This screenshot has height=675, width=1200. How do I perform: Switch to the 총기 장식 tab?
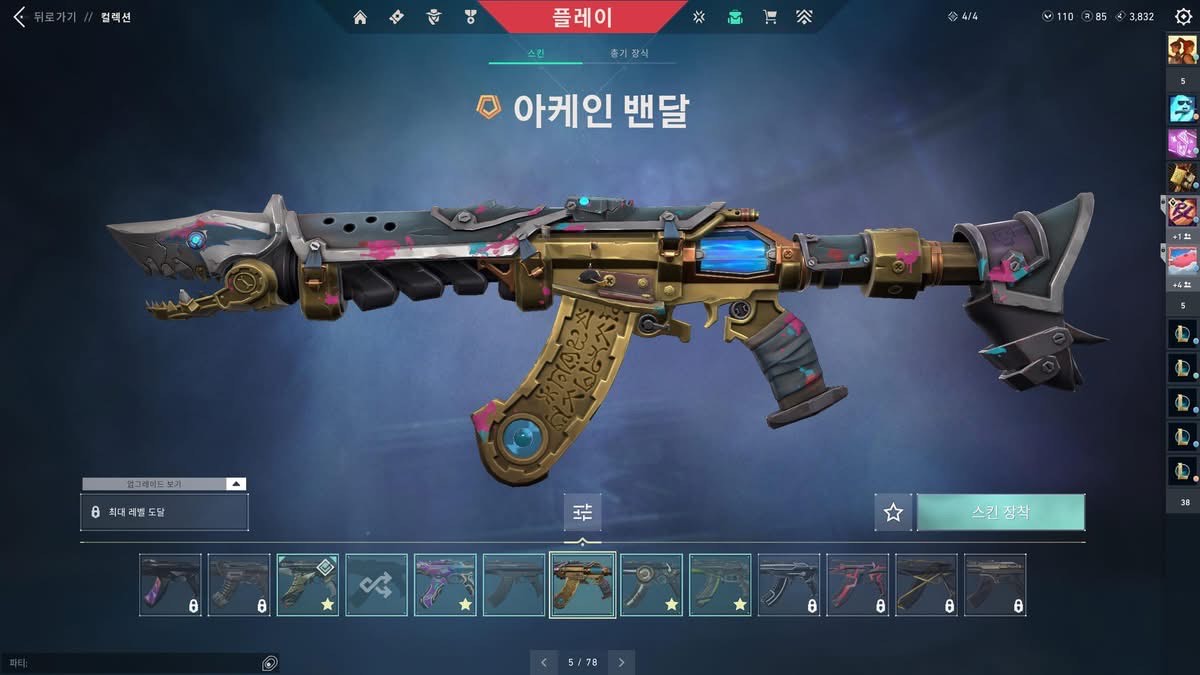click(x=629, y=53)
